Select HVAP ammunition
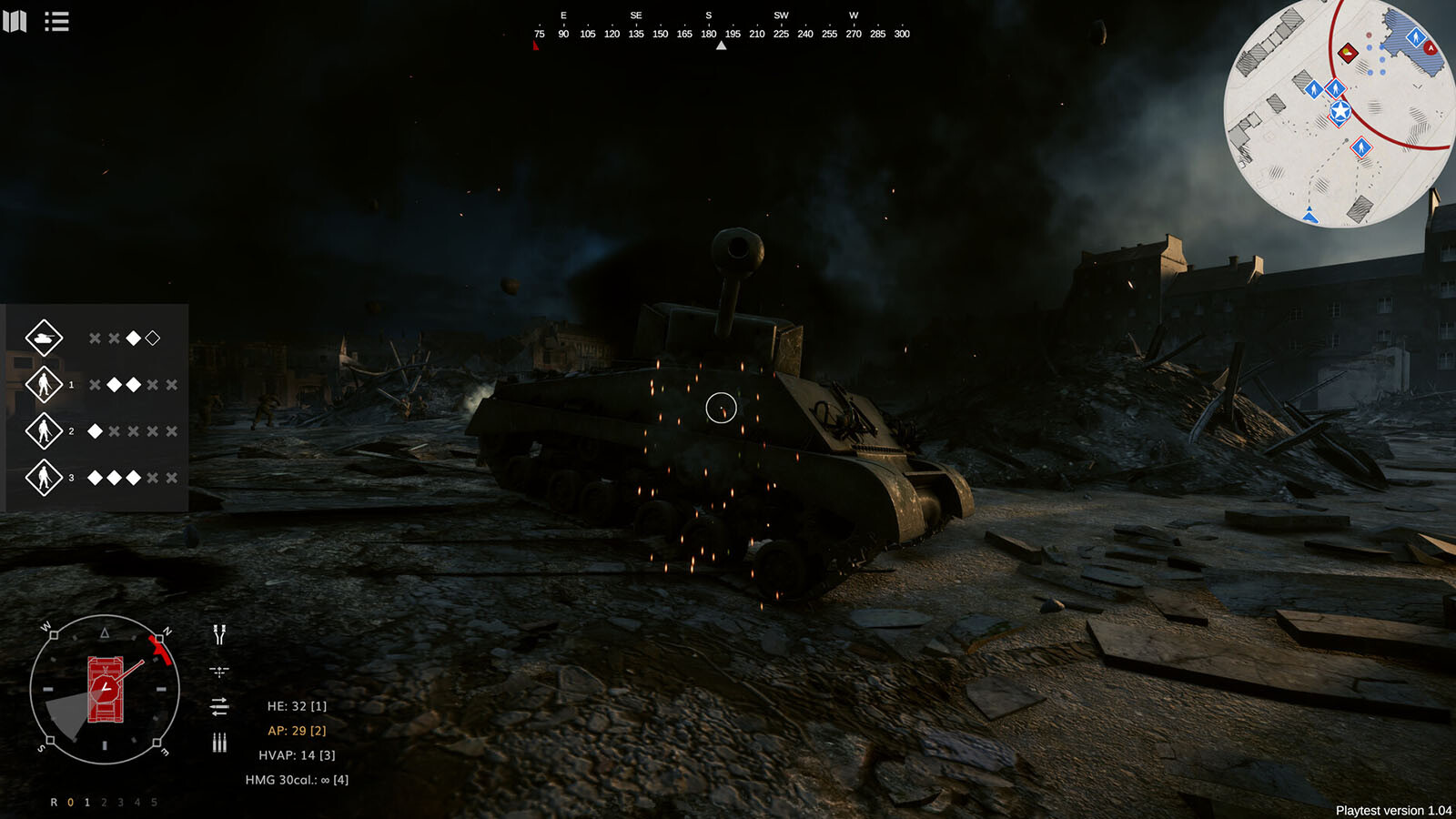The height and width of the screenshot is (819, 1456). [x=297, y=755]
